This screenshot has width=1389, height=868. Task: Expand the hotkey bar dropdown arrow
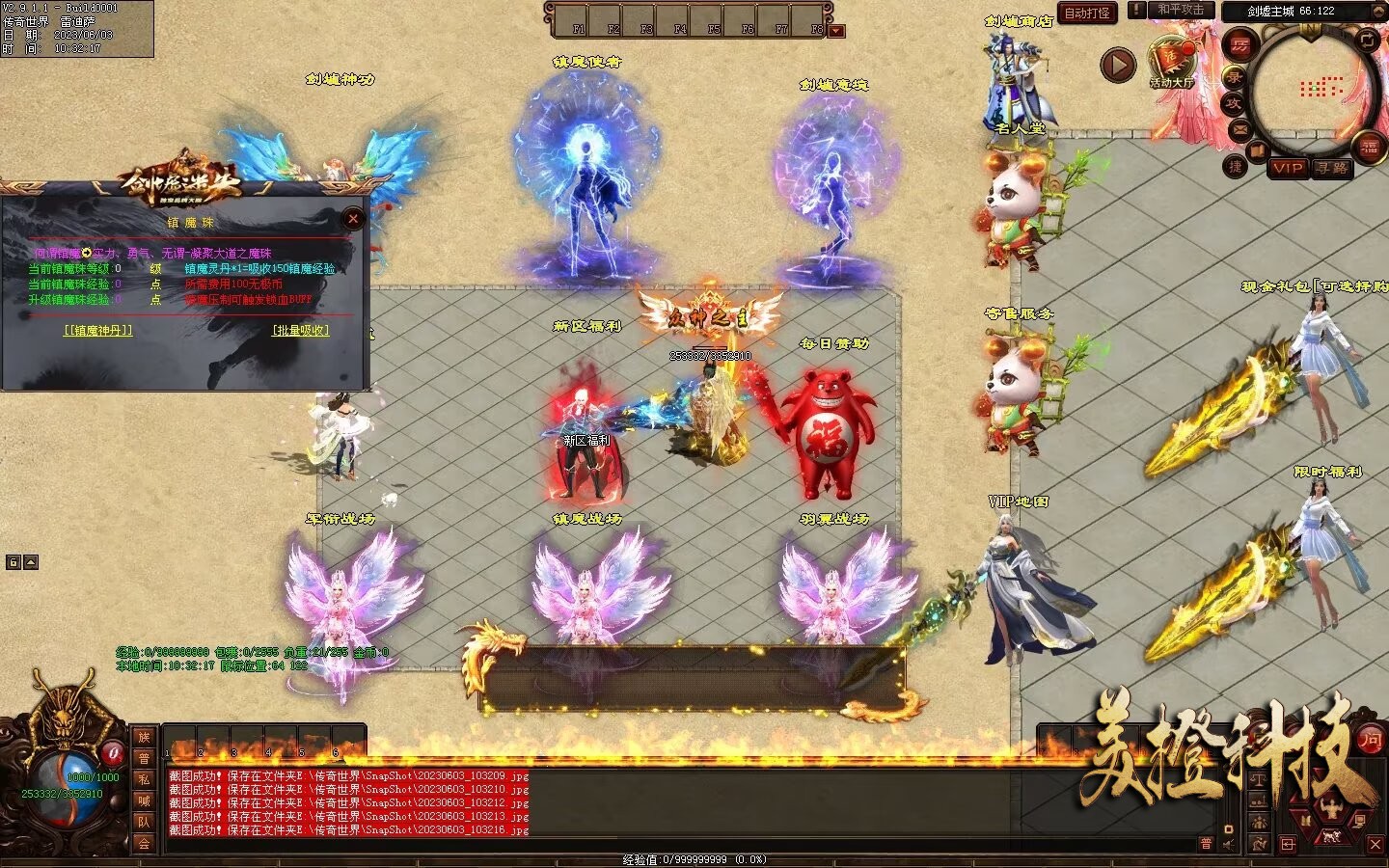click(x=836, y=31)
